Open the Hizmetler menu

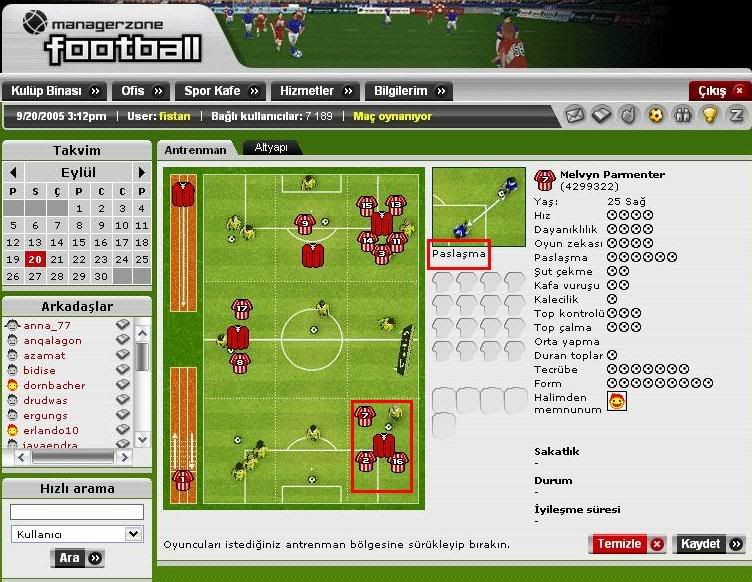(x=315, y=91)
